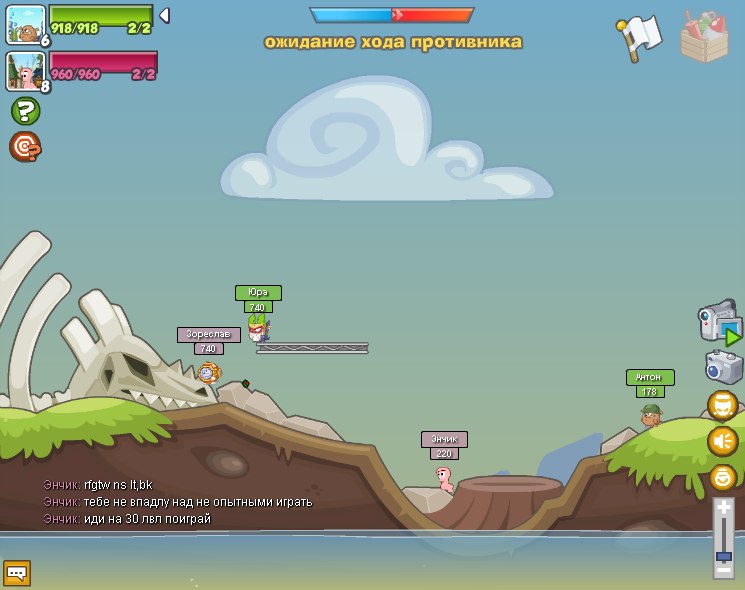Start recording with the video camera icon
Screen dimensions: 745x590
[718, 324]
